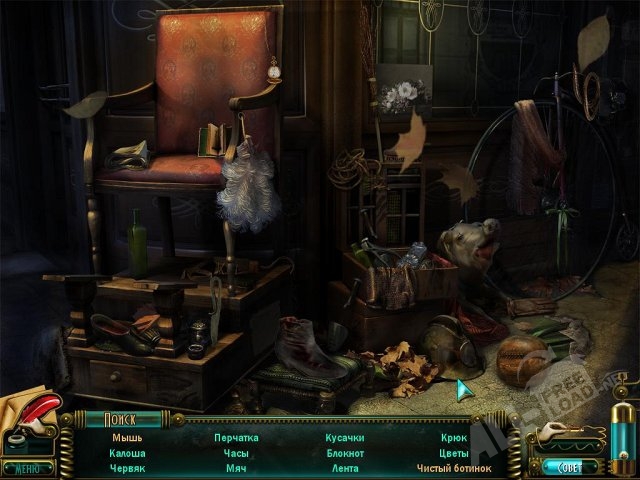Screen dimensions: 640x480
Task: Select the Чистый ботинок entry
Action: (454, 468)
